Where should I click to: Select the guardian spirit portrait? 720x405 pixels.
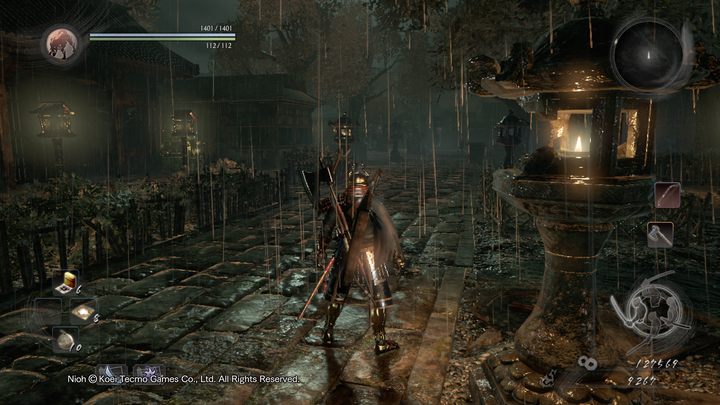[x=61, y=44]
